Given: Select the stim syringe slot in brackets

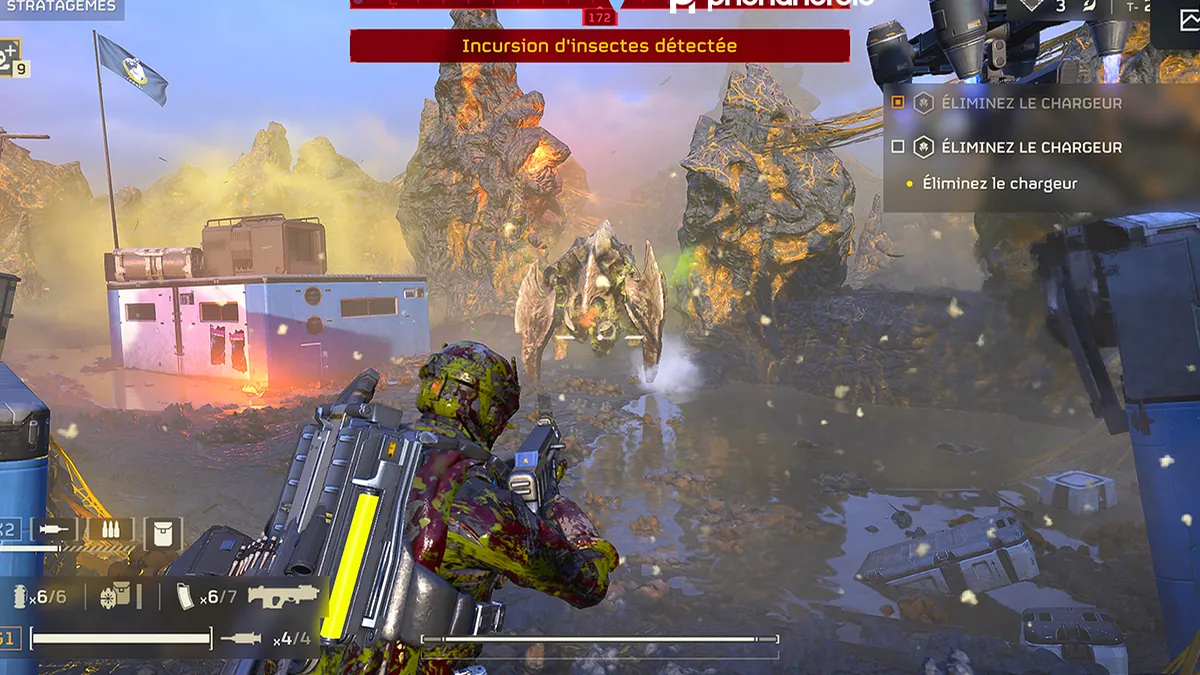Looking at the screenshot, I should (54, 531).
